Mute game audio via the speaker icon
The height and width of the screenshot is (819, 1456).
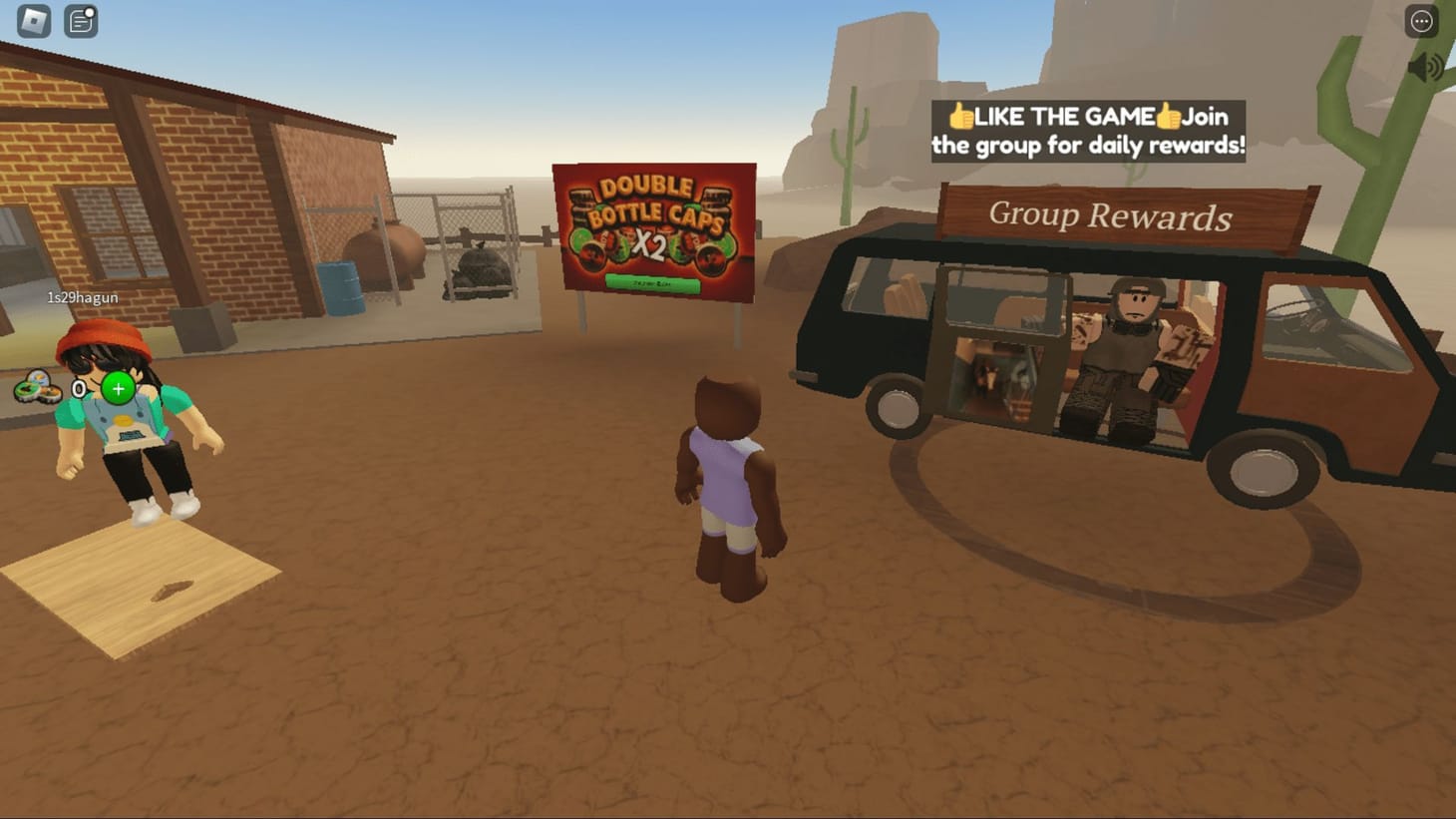(x=1428, y=68)
